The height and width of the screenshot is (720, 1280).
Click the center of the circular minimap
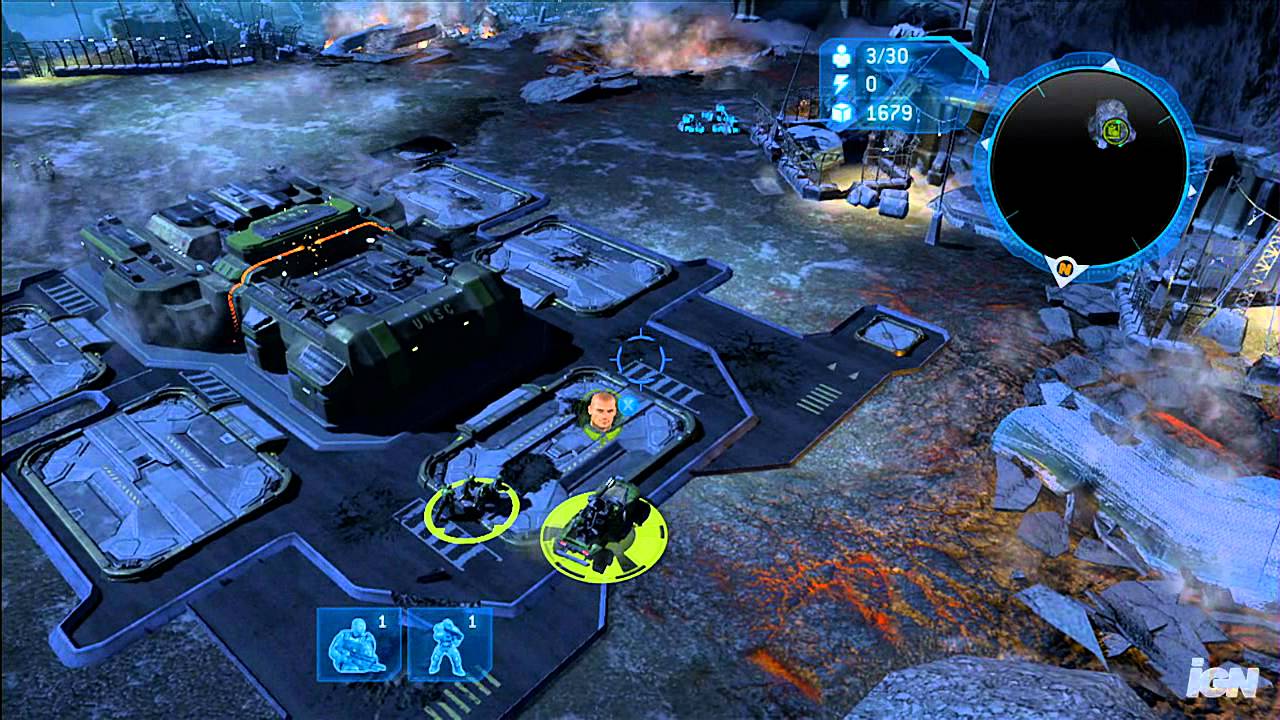1090,165
